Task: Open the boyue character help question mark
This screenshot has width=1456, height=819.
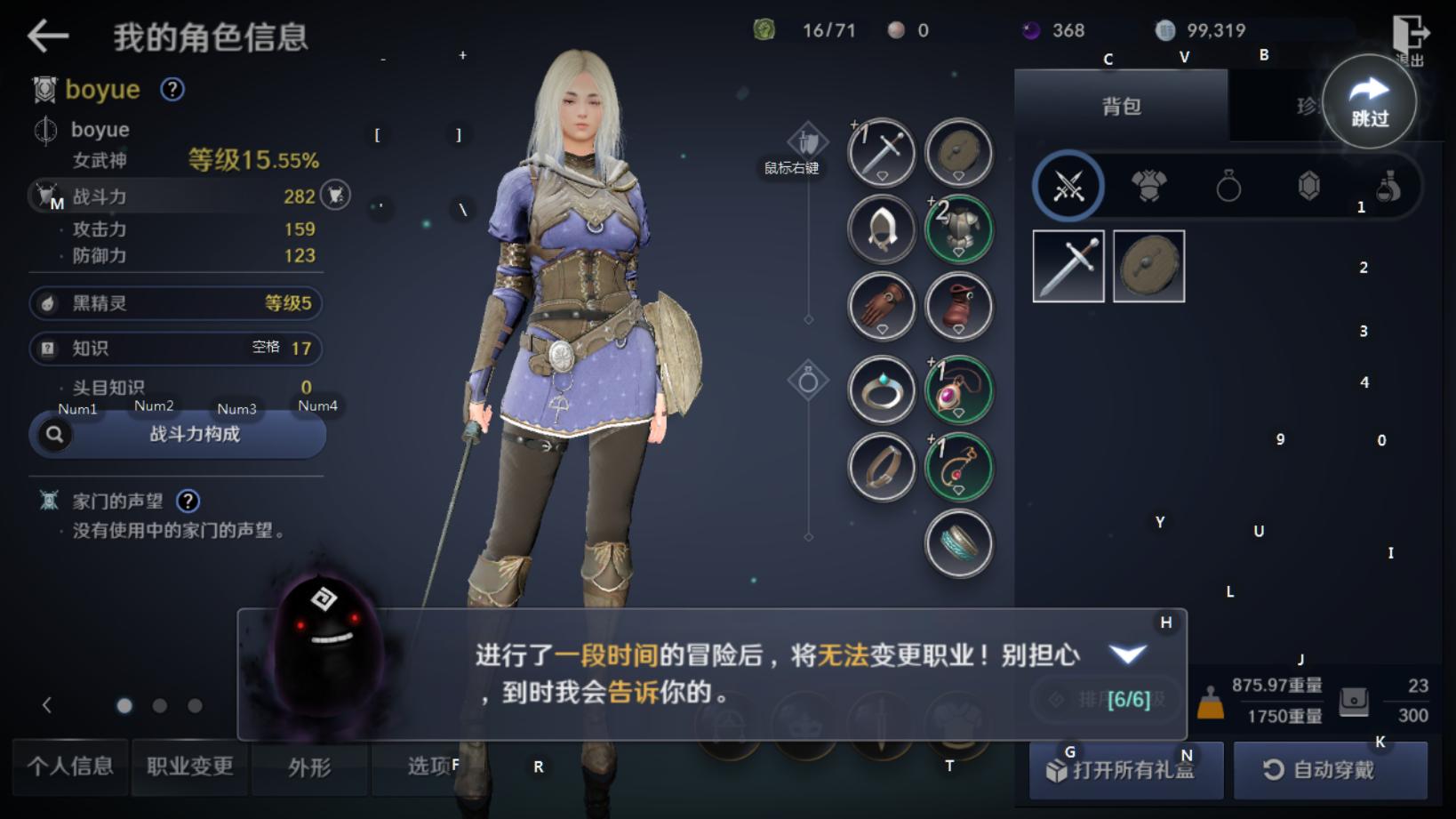Action: pyautogui.click(x=172, y=91)
